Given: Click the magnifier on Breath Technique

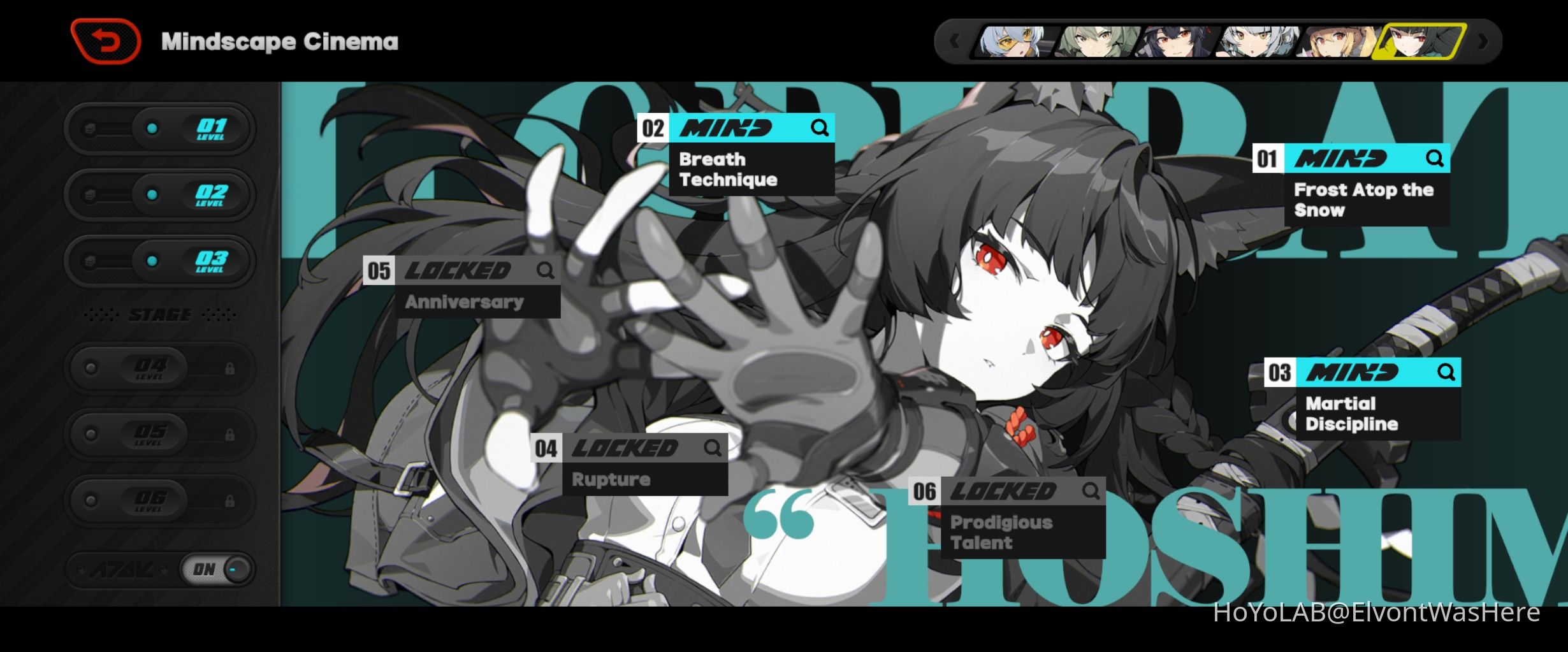Looking at the screenshot, I should tap(820, 127).
